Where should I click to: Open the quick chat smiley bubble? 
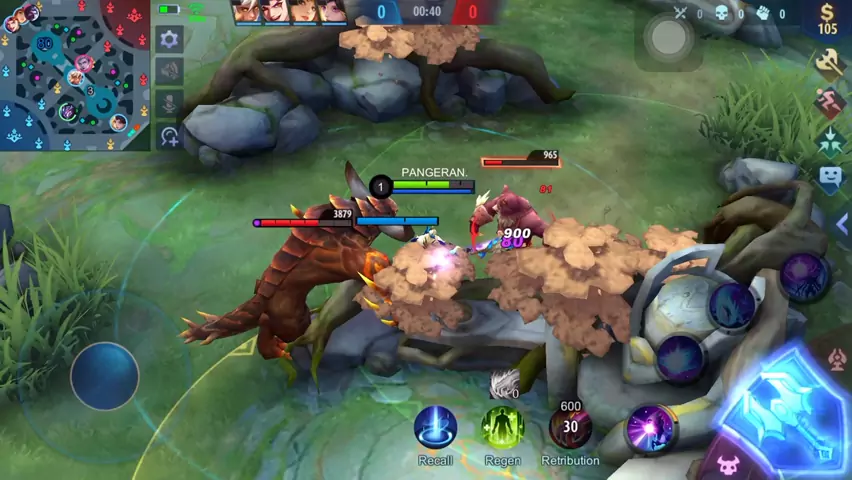tap(830, 177)
